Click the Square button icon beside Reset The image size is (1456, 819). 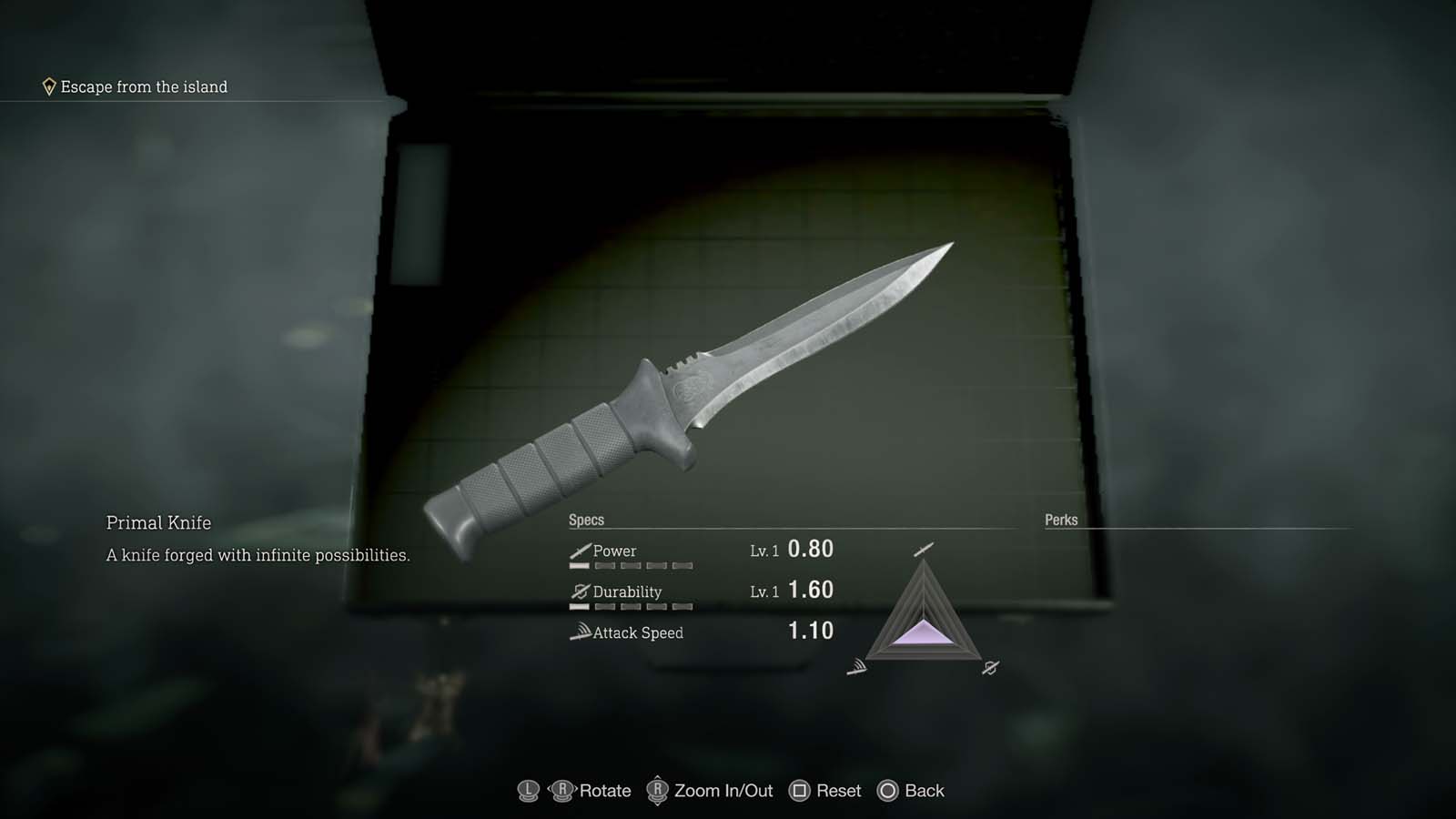point(802,790)
